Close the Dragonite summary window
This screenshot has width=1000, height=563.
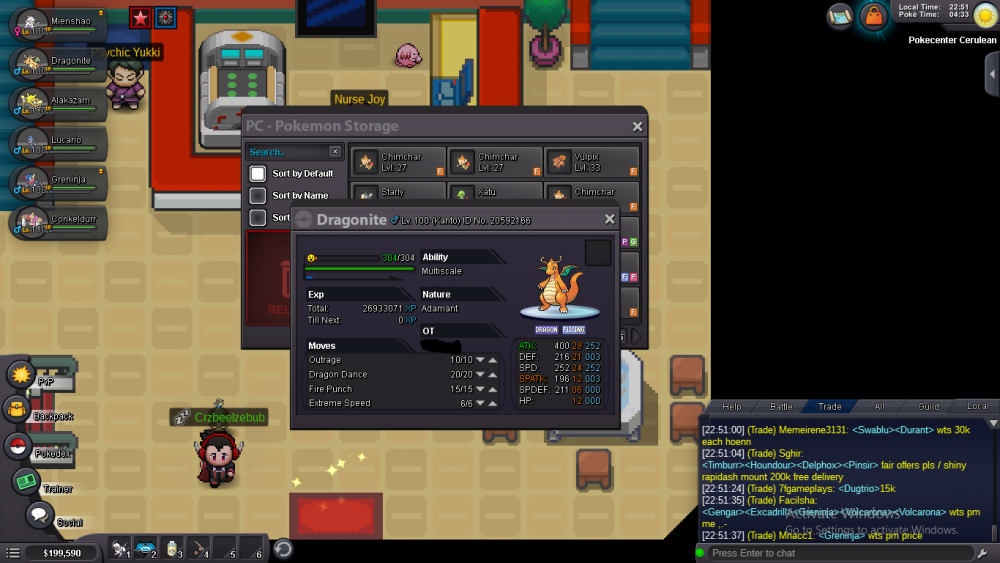[610, 220]
